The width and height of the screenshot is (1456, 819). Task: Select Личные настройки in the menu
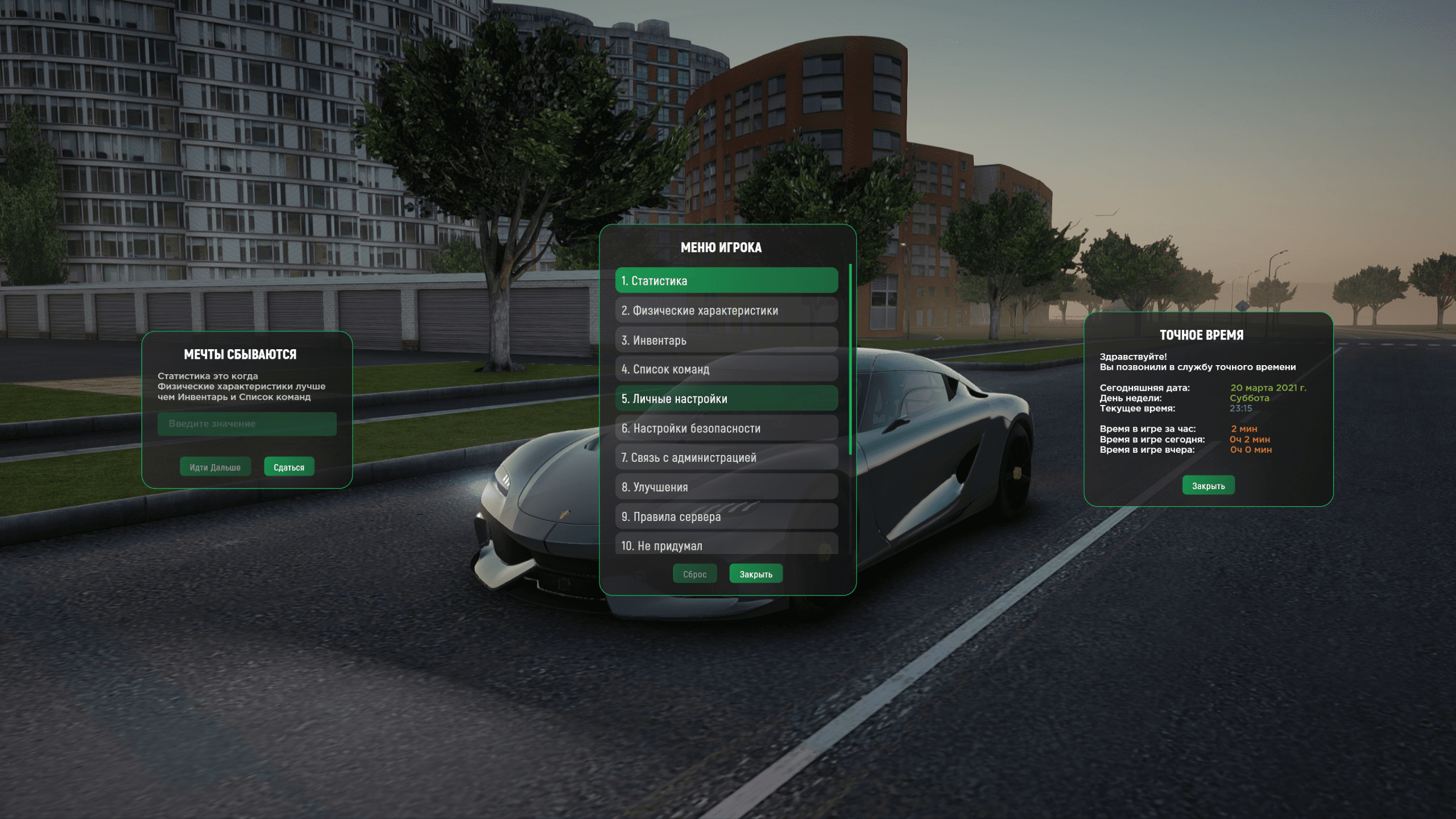[726, 399]
